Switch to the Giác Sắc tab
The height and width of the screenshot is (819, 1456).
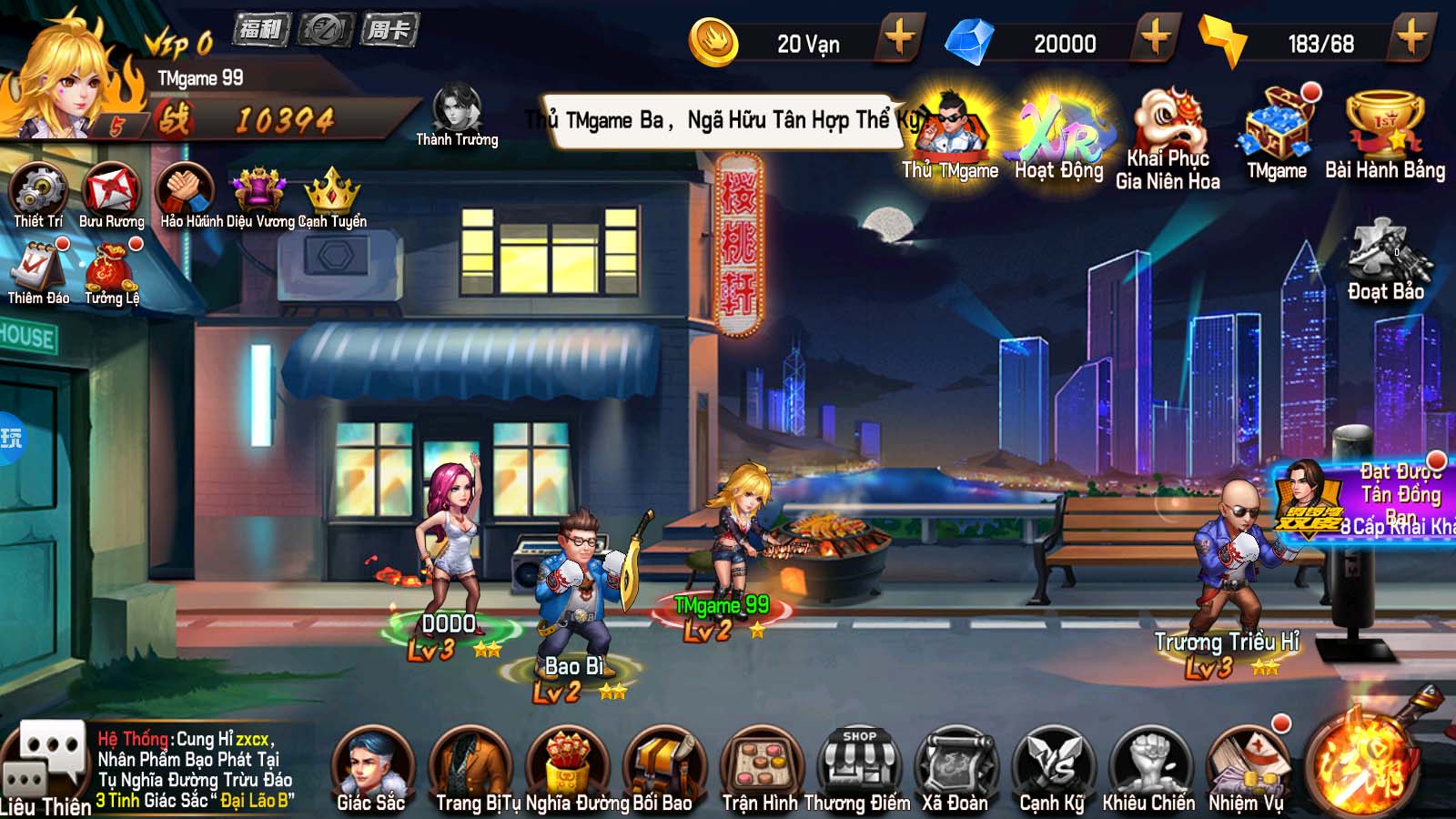pyautogui.click(x=373, y=764)
